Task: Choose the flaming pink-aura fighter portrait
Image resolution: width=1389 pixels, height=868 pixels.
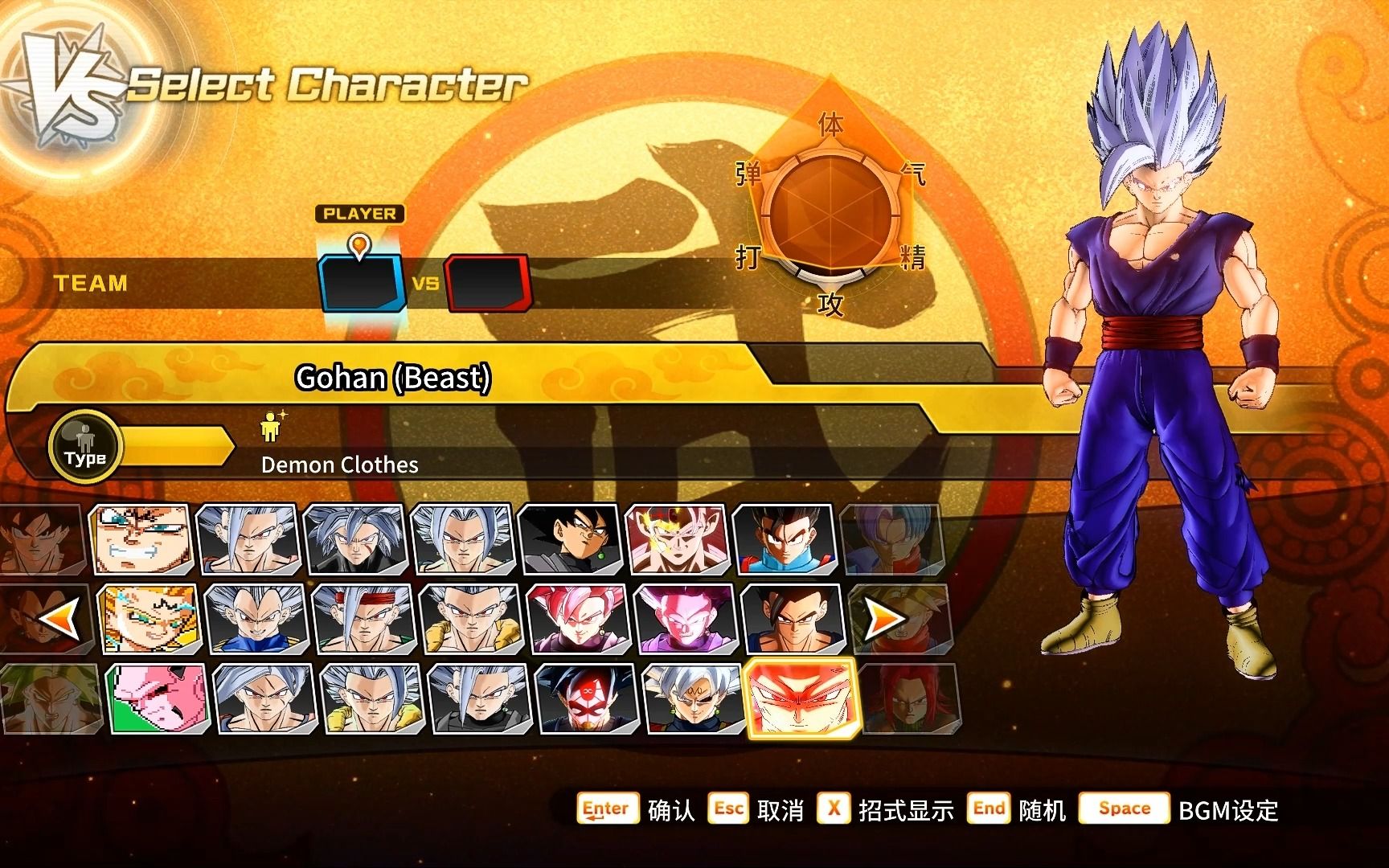Action: coord(678,539)
